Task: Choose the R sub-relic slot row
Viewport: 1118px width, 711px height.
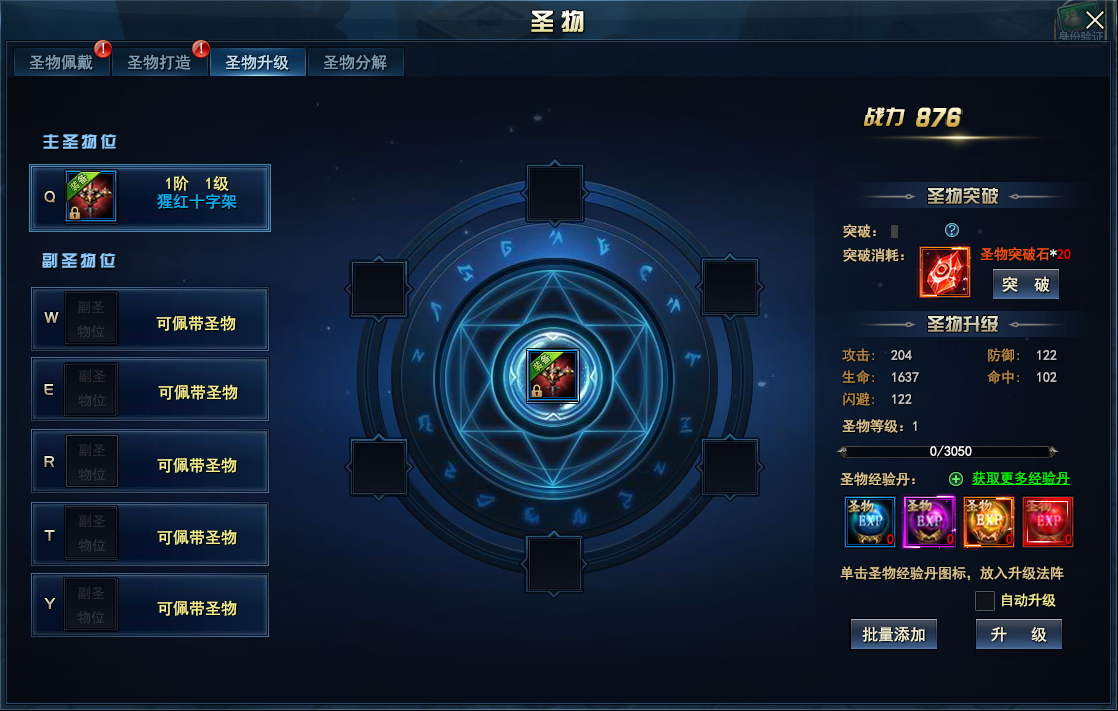Action: click(150, 461)
